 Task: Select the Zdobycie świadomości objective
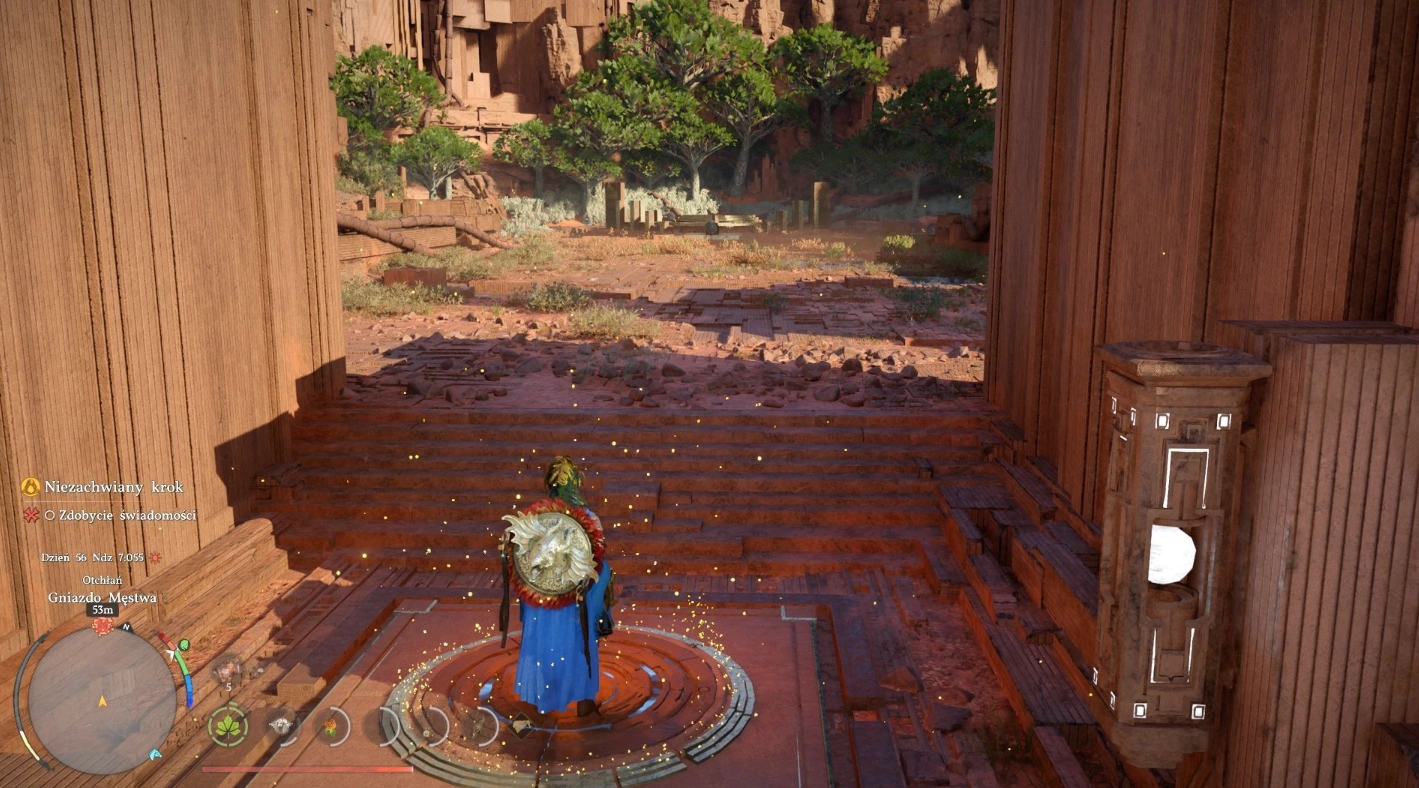click(x=120, y=515)
